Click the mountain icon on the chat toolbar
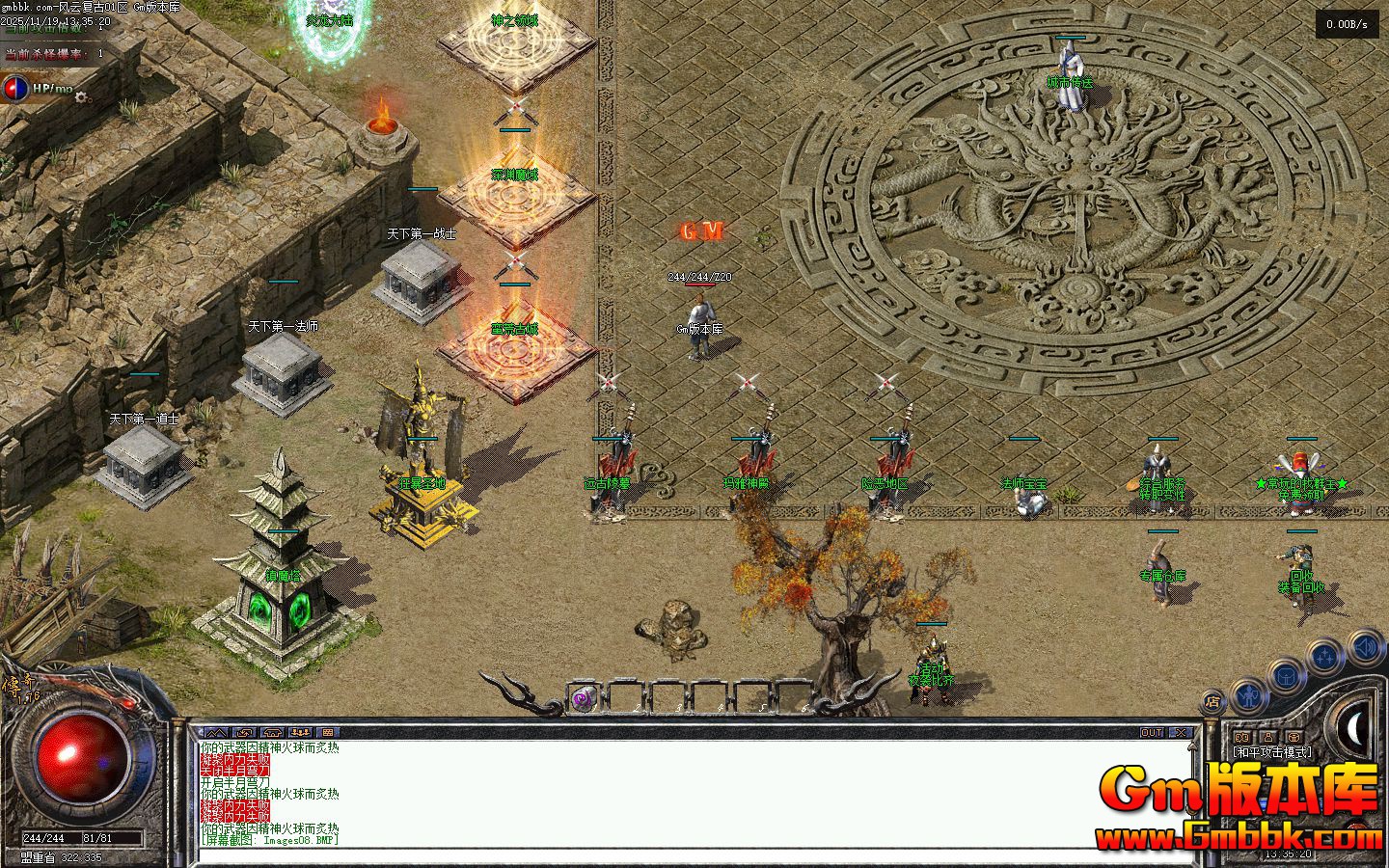1389x868 pixels. [x=214, y=733]
